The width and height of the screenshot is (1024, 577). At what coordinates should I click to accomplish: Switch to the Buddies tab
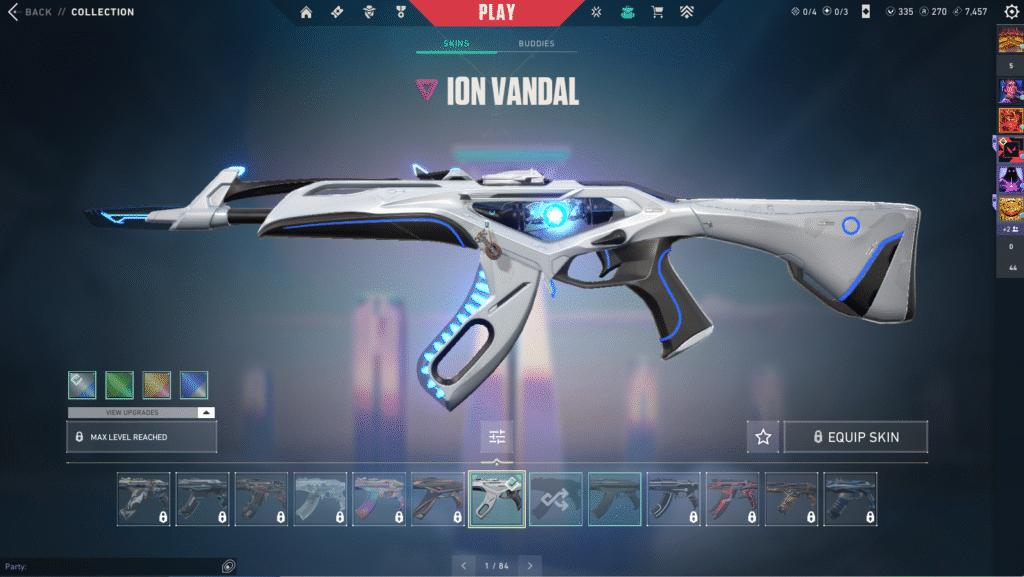pos(536,44)
